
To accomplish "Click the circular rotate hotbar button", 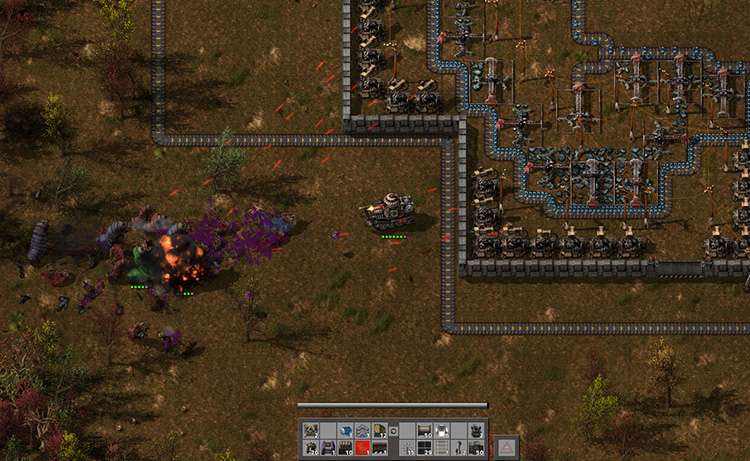I will click(x=394, y=430).
